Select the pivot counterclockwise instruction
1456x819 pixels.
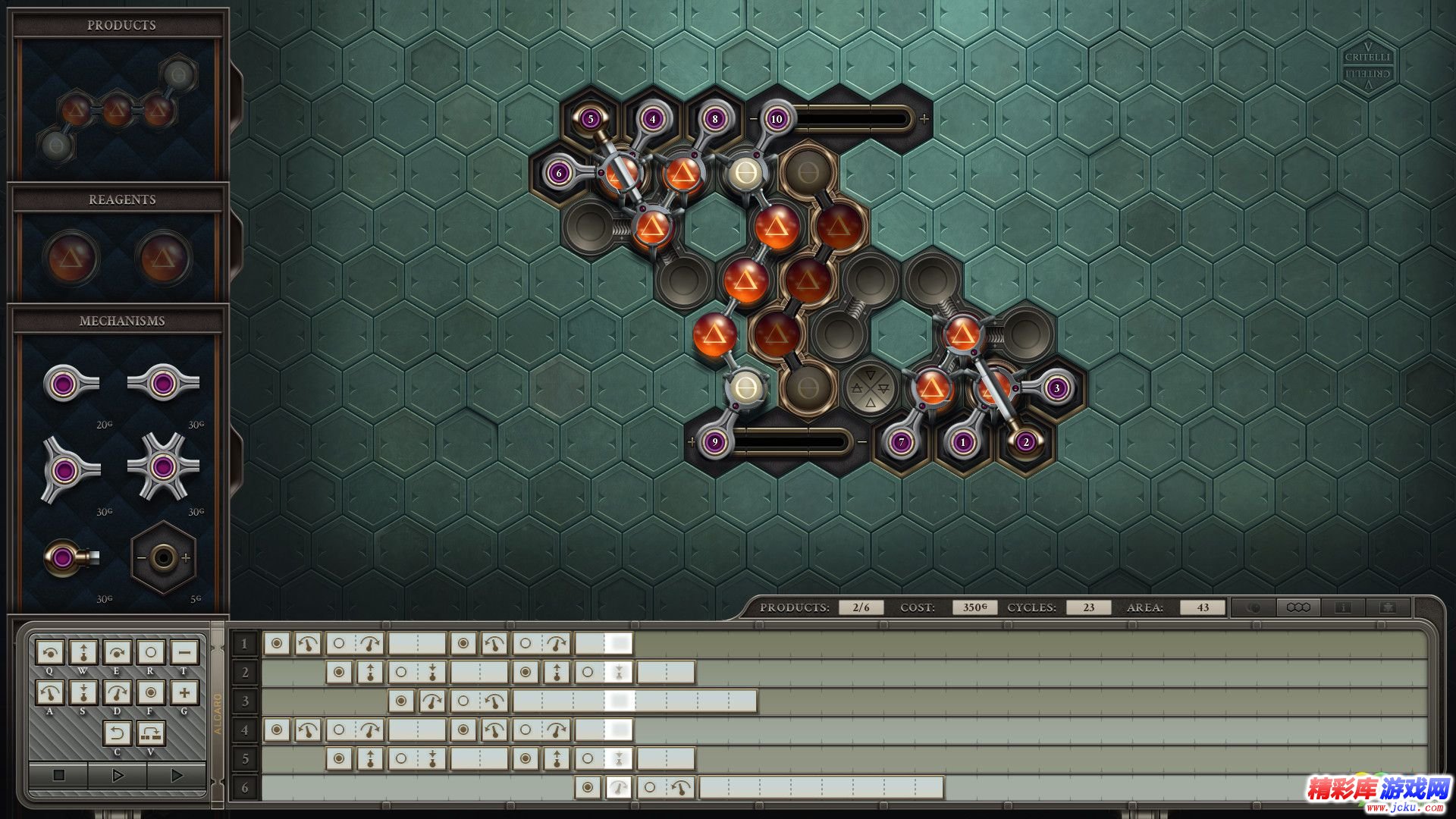50,692
